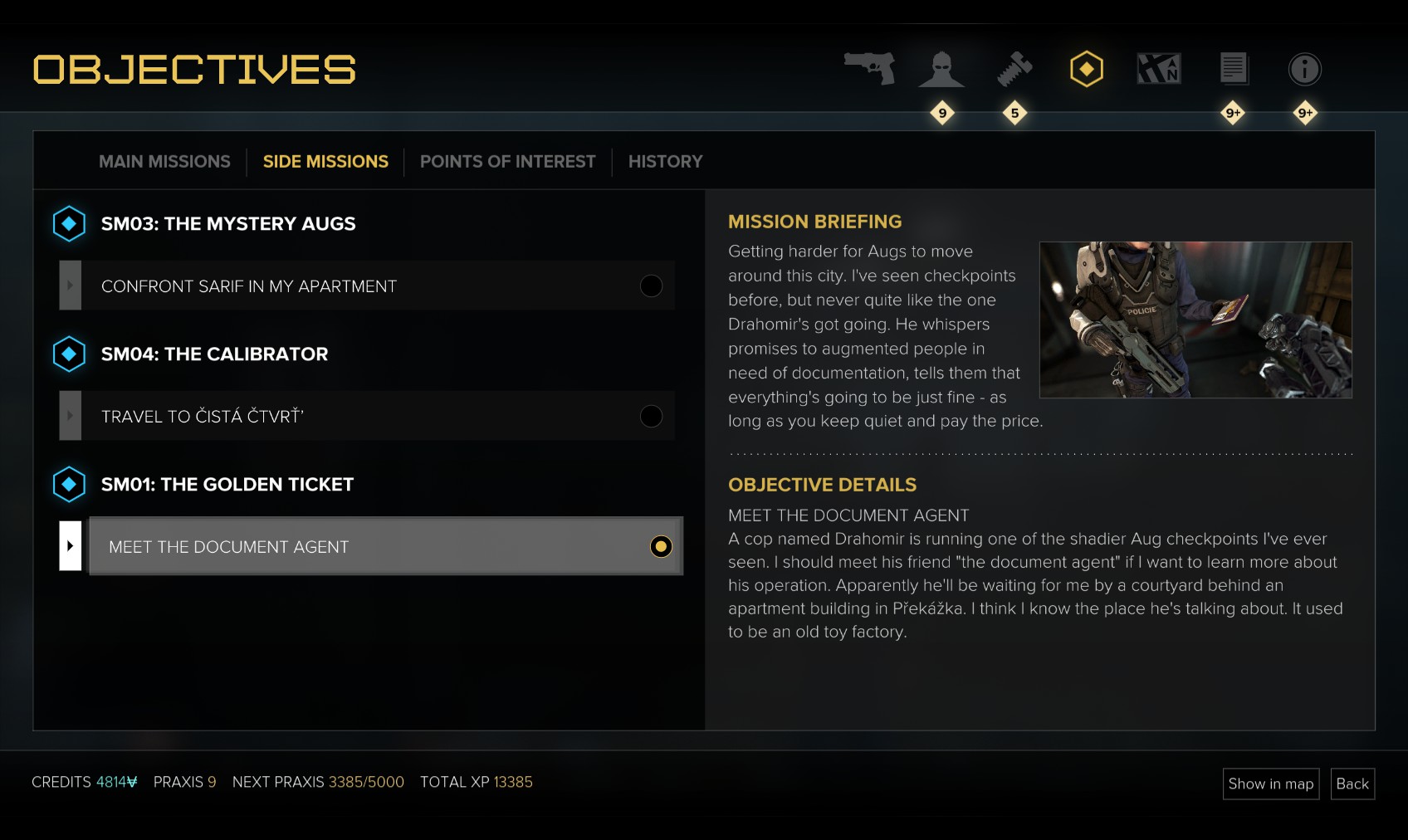View the History tab

pyautogui.click(x=665, y=162)
